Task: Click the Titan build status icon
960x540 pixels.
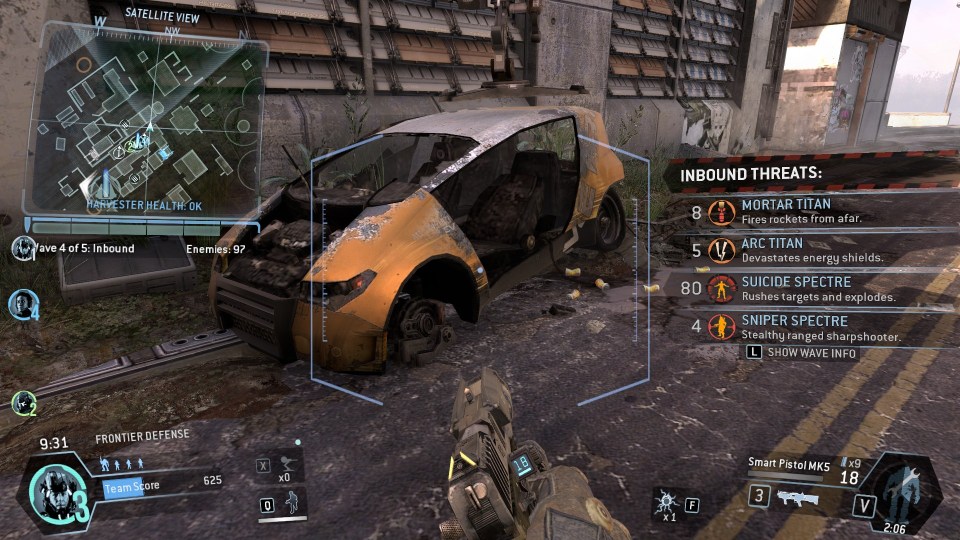Action: coord(900,488)
